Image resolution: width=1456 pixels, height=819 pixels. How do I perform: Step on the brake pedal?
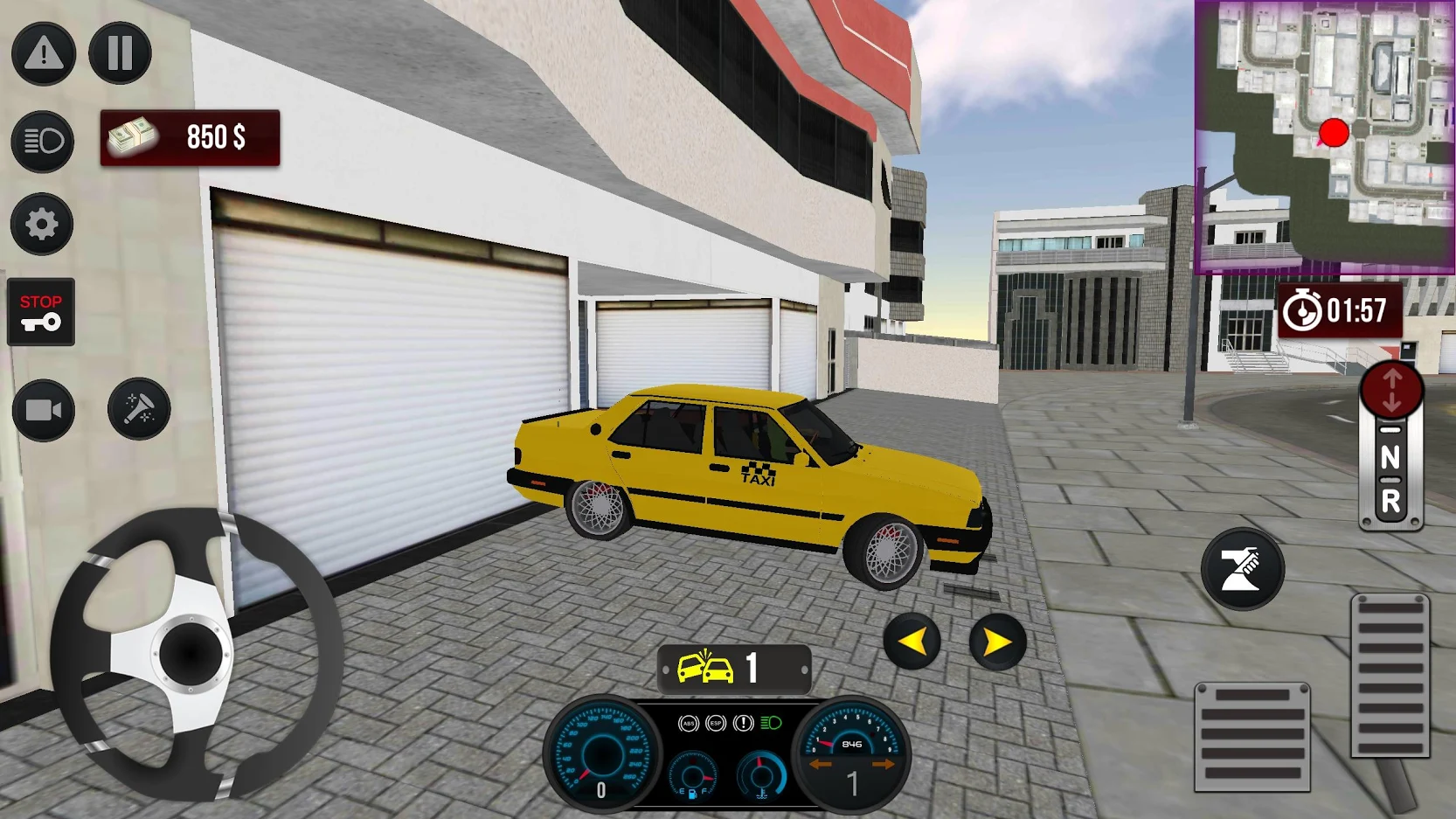click(x=1251, y=737)
